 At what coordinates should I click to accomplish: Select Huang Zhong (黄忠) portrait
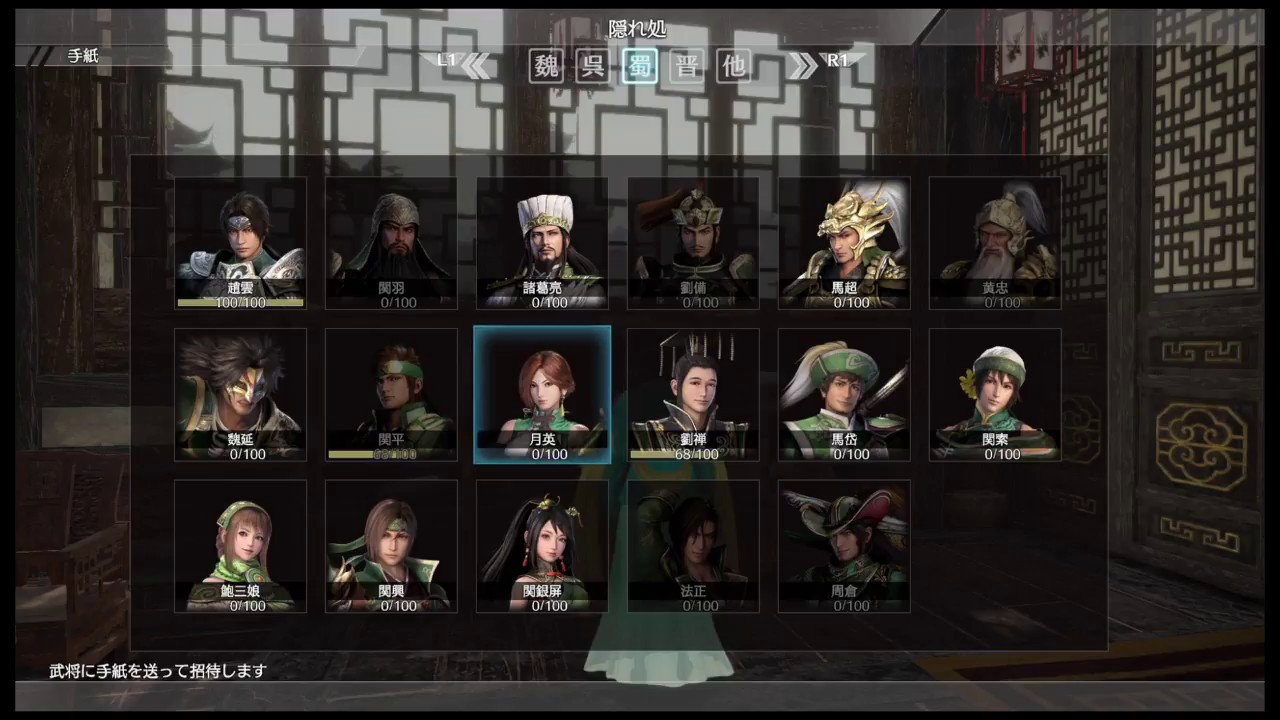[995, 240]
